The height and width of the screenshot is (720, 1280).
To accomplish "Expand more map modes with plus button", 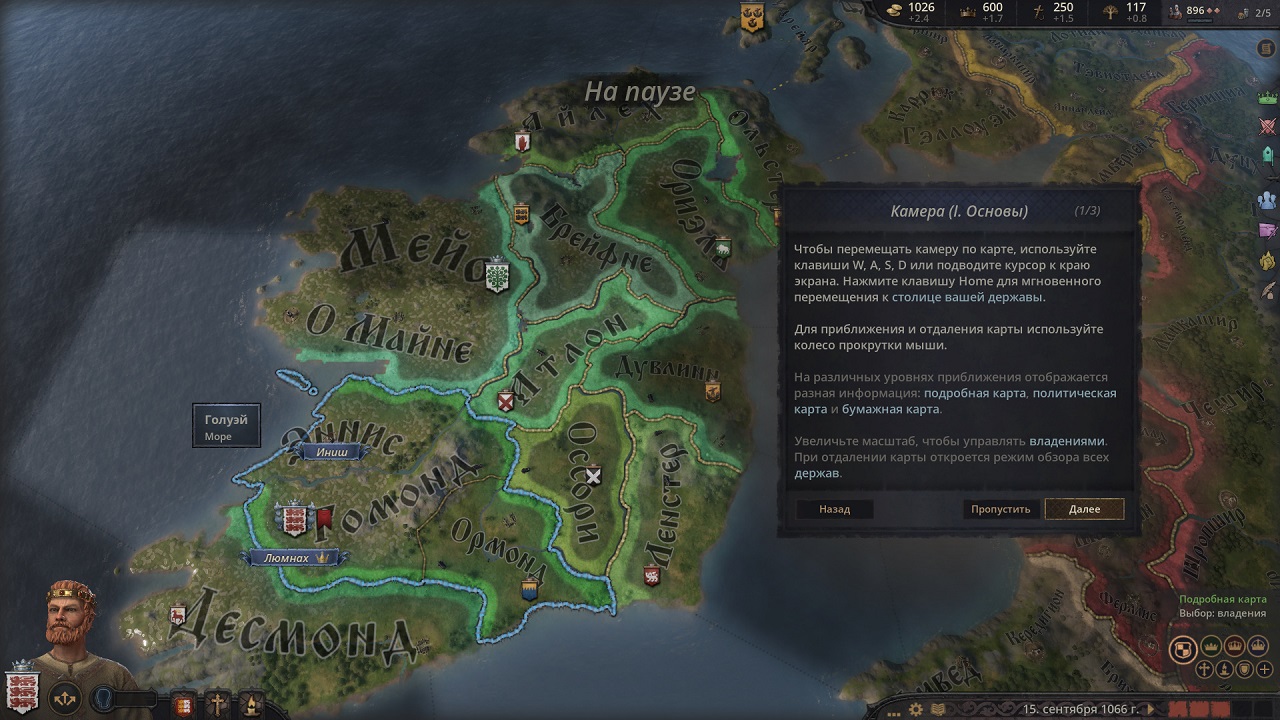I will pos(1266,669).
